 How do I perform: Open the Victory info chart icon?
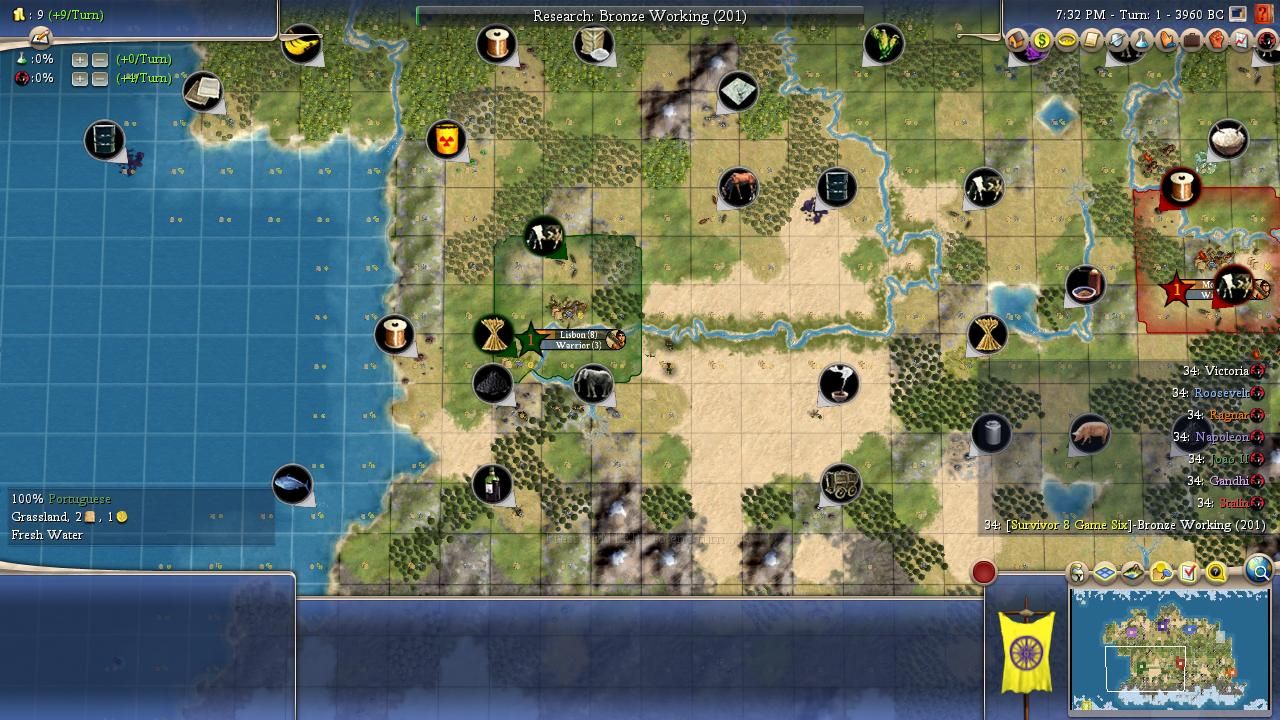tap(1241, 41)
